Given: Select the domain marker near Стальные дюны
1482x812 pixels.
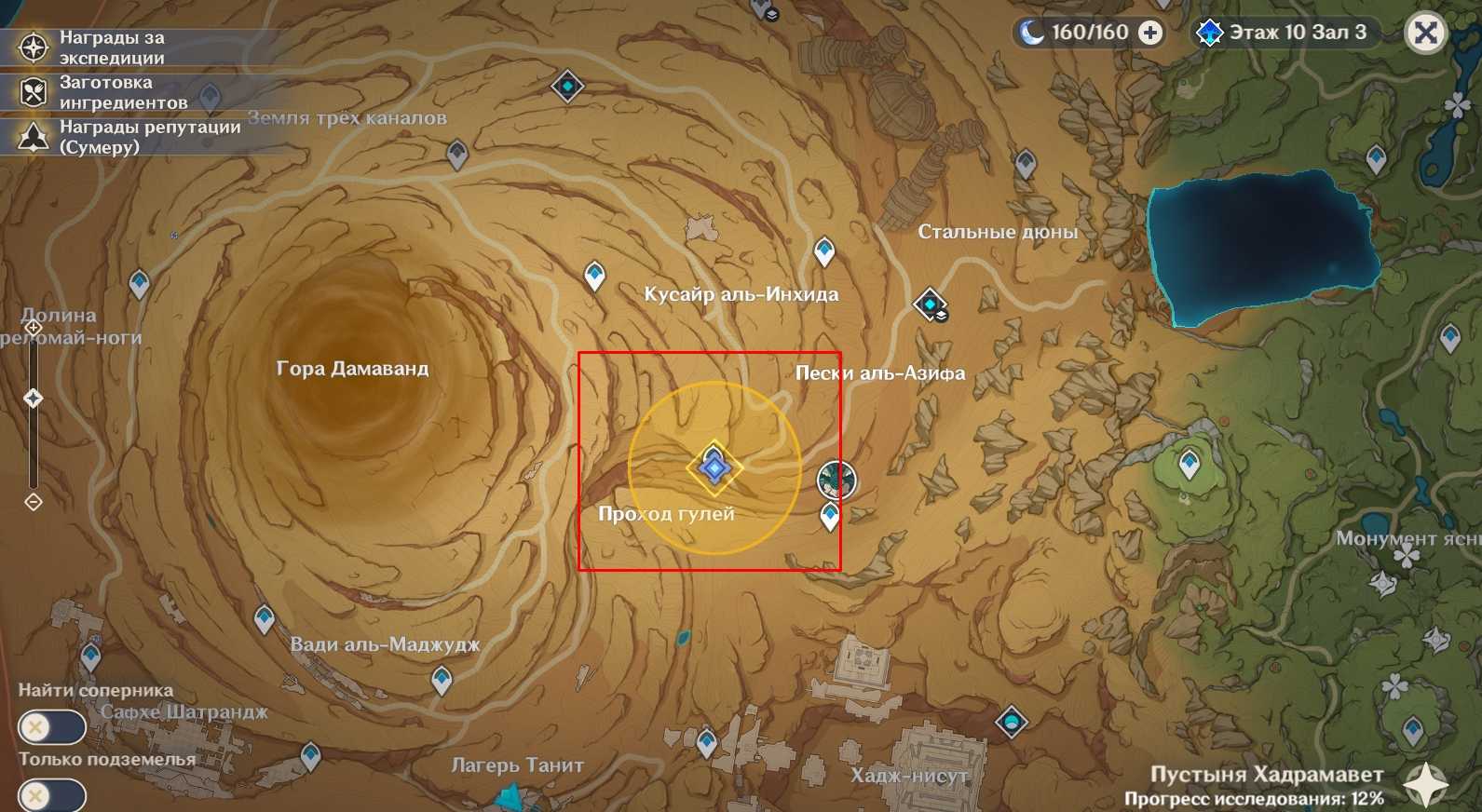Looking at the screenshot, I should [x=930, y=304].
